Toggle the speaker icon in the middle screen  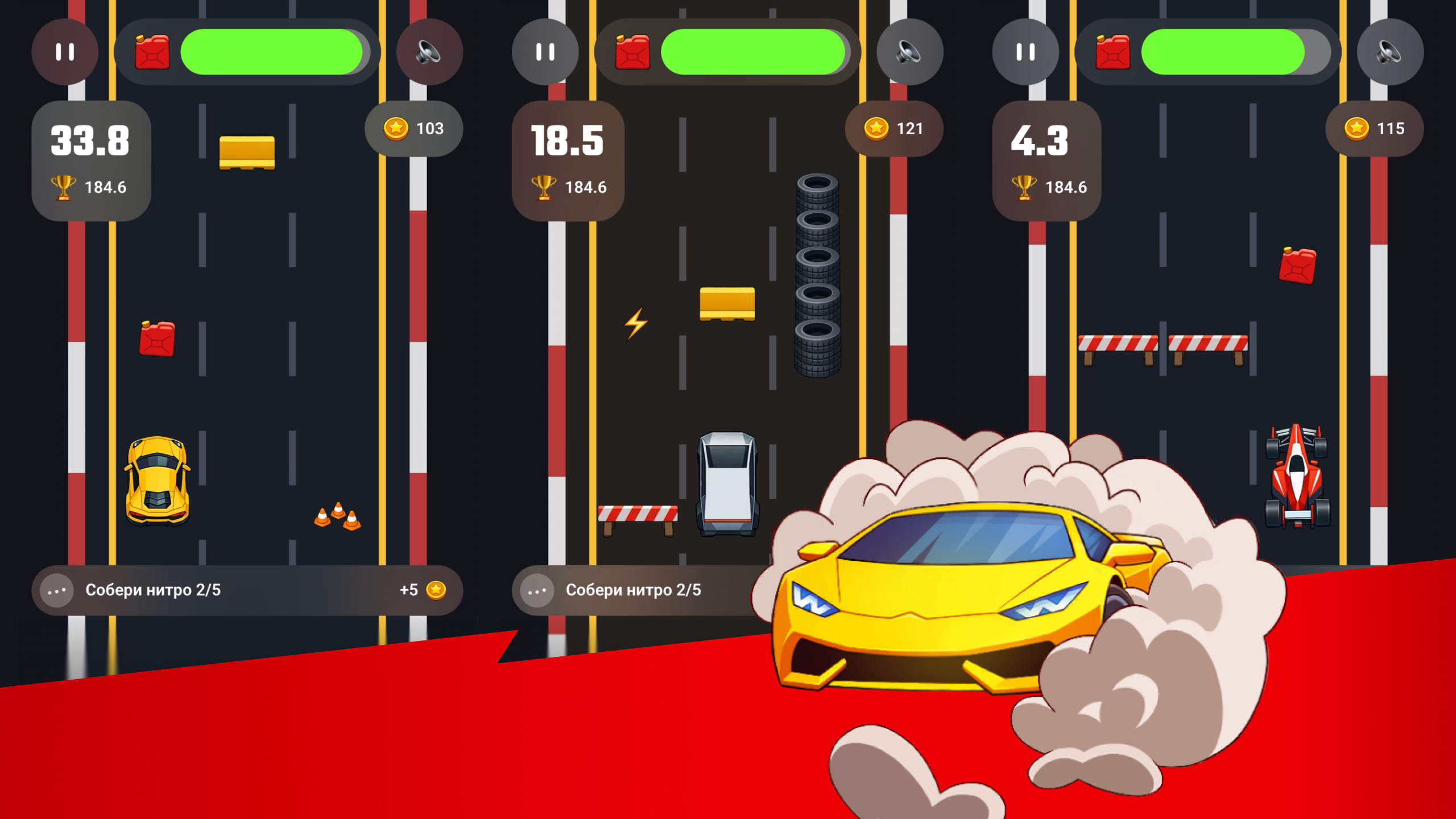pyautogui.click(x=909, y=52)
